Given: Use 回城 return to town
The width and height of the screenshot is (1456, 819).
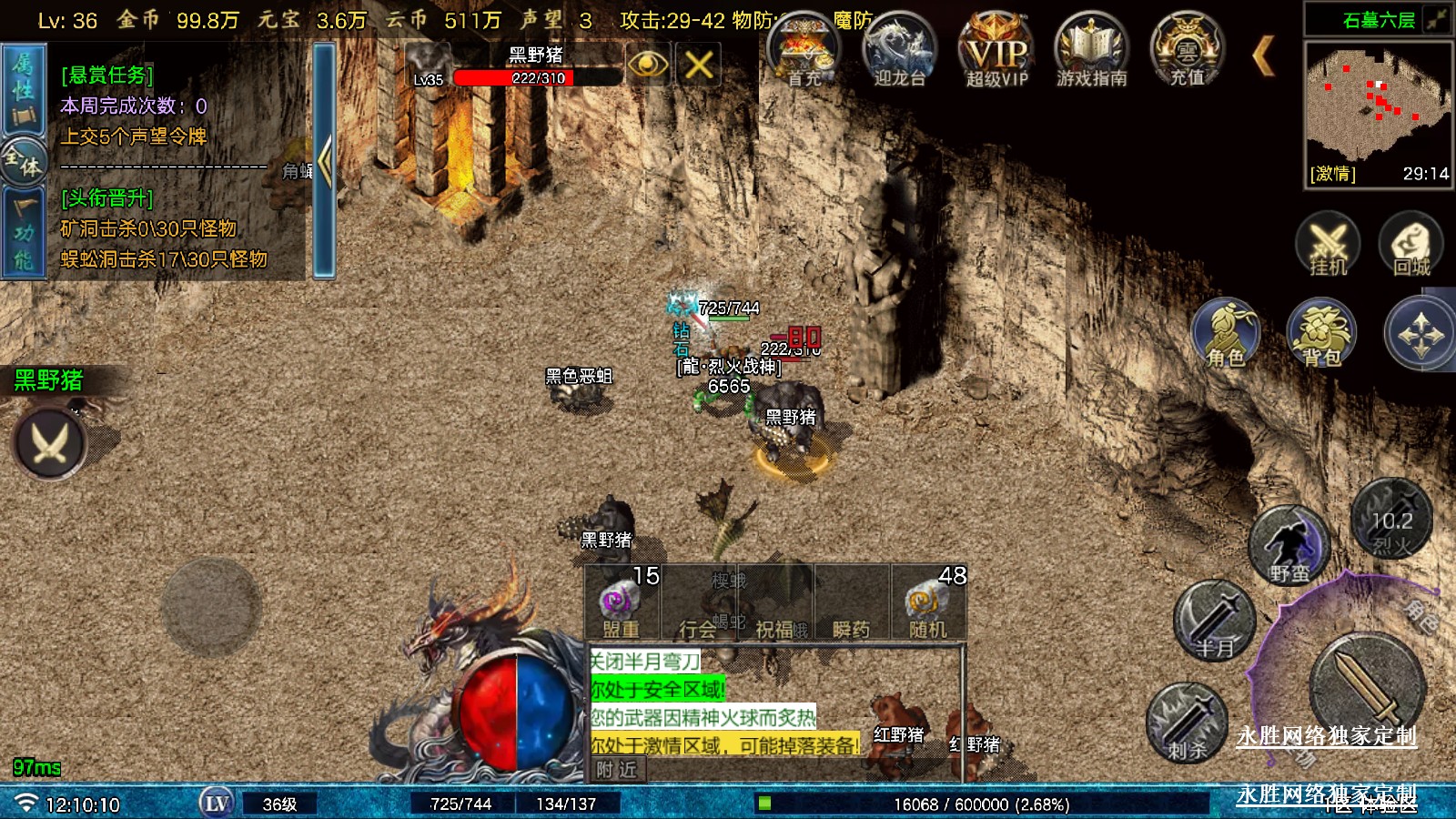Looking at the screenshot, I should [1410, 244].
